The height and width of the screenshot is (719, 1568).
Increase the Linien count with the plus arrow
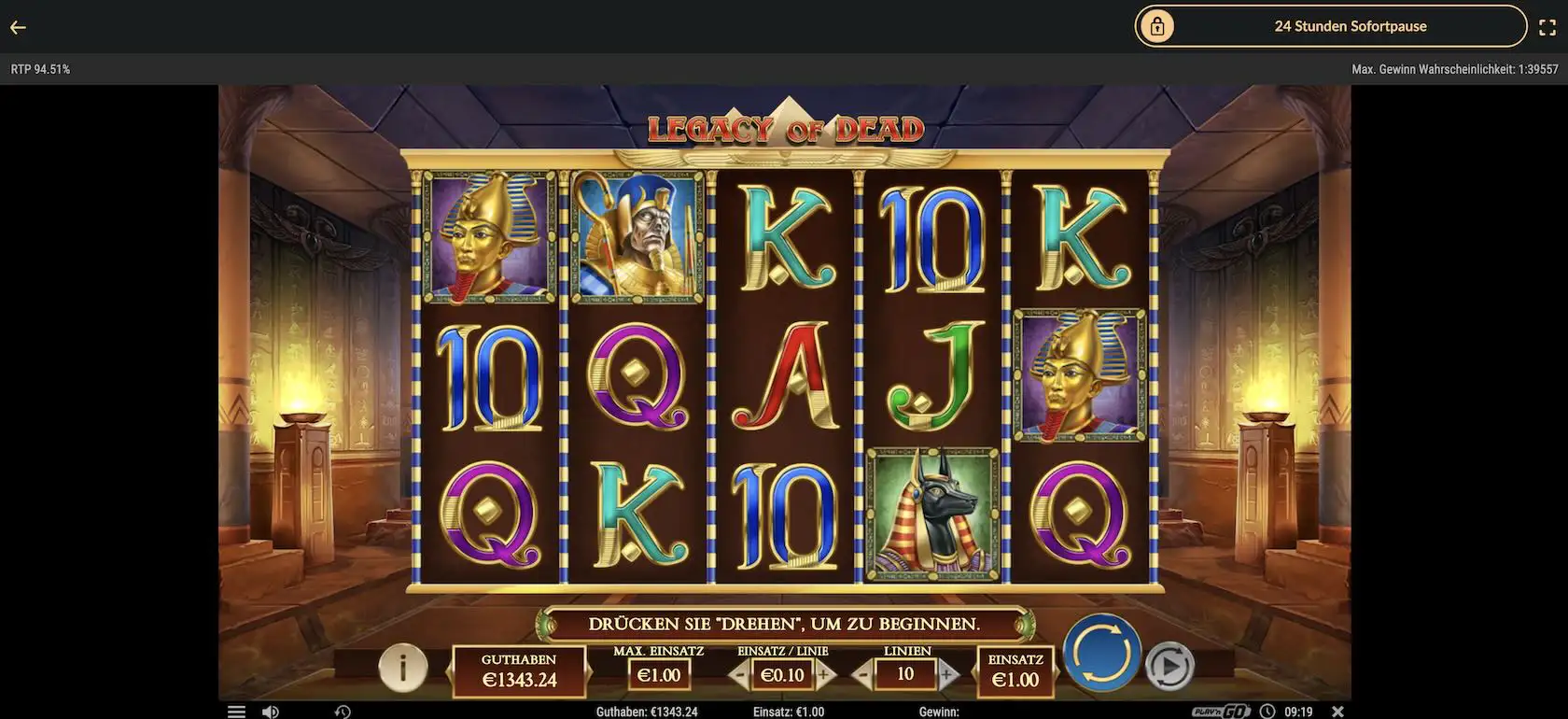pos(947,673)
